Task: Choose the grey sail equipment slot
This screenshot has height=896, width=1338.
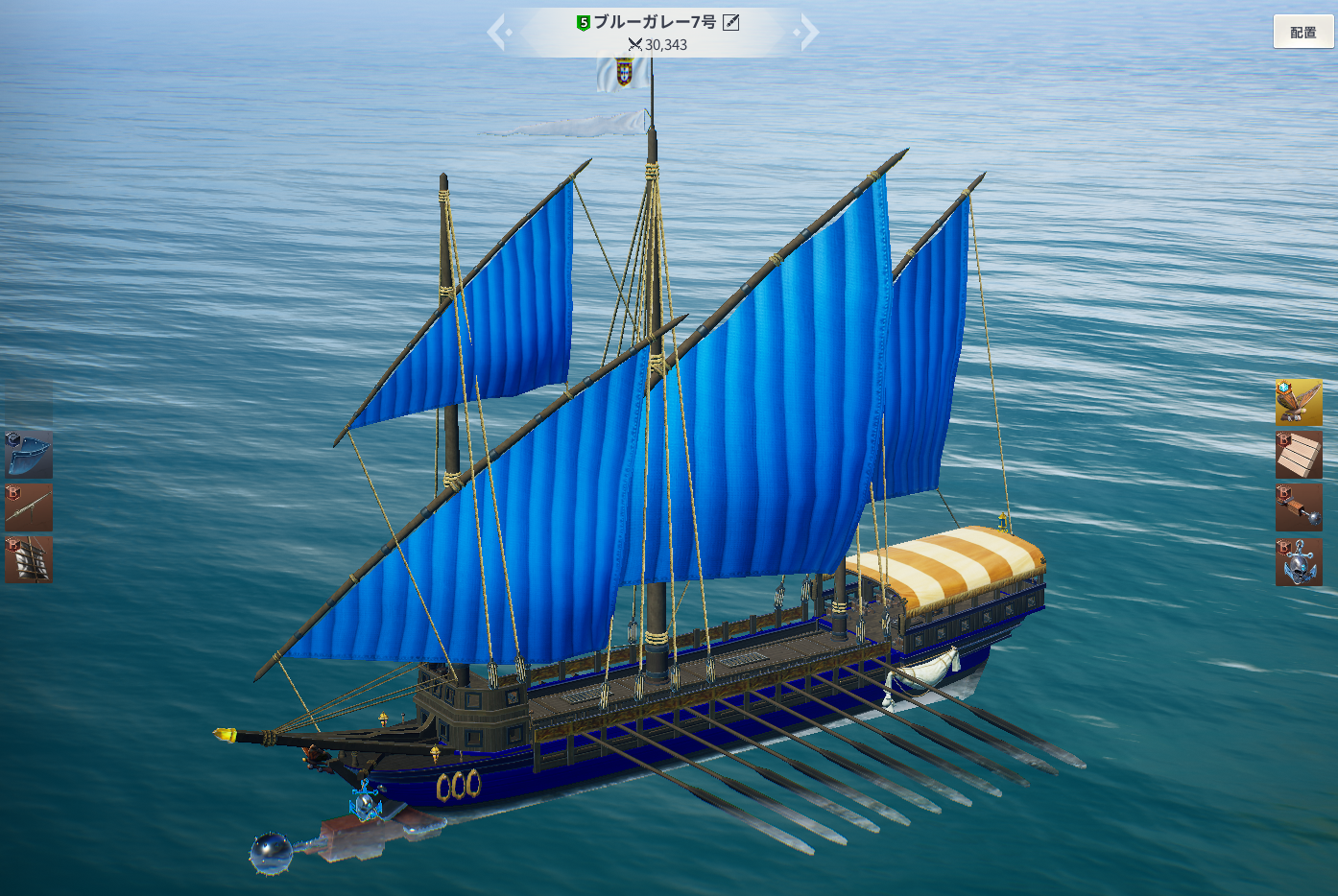Action: pyautogui.click(x=29, y=559)
